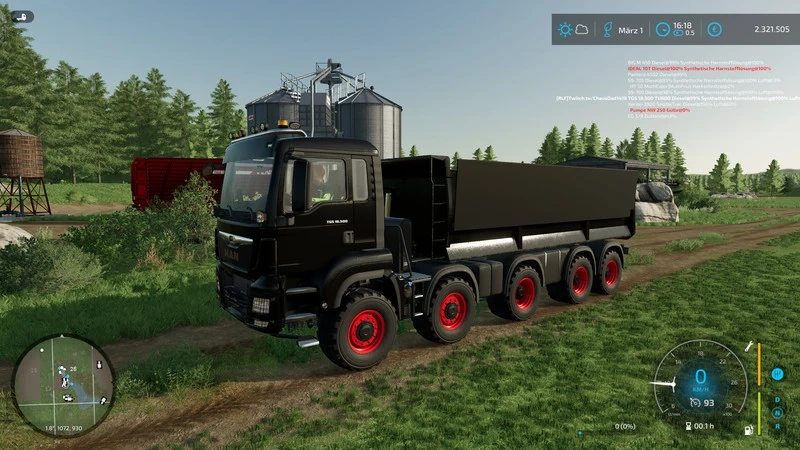800x450 pixels.
Task: Select the neutral N gear indicator
Action: (778, 411)
